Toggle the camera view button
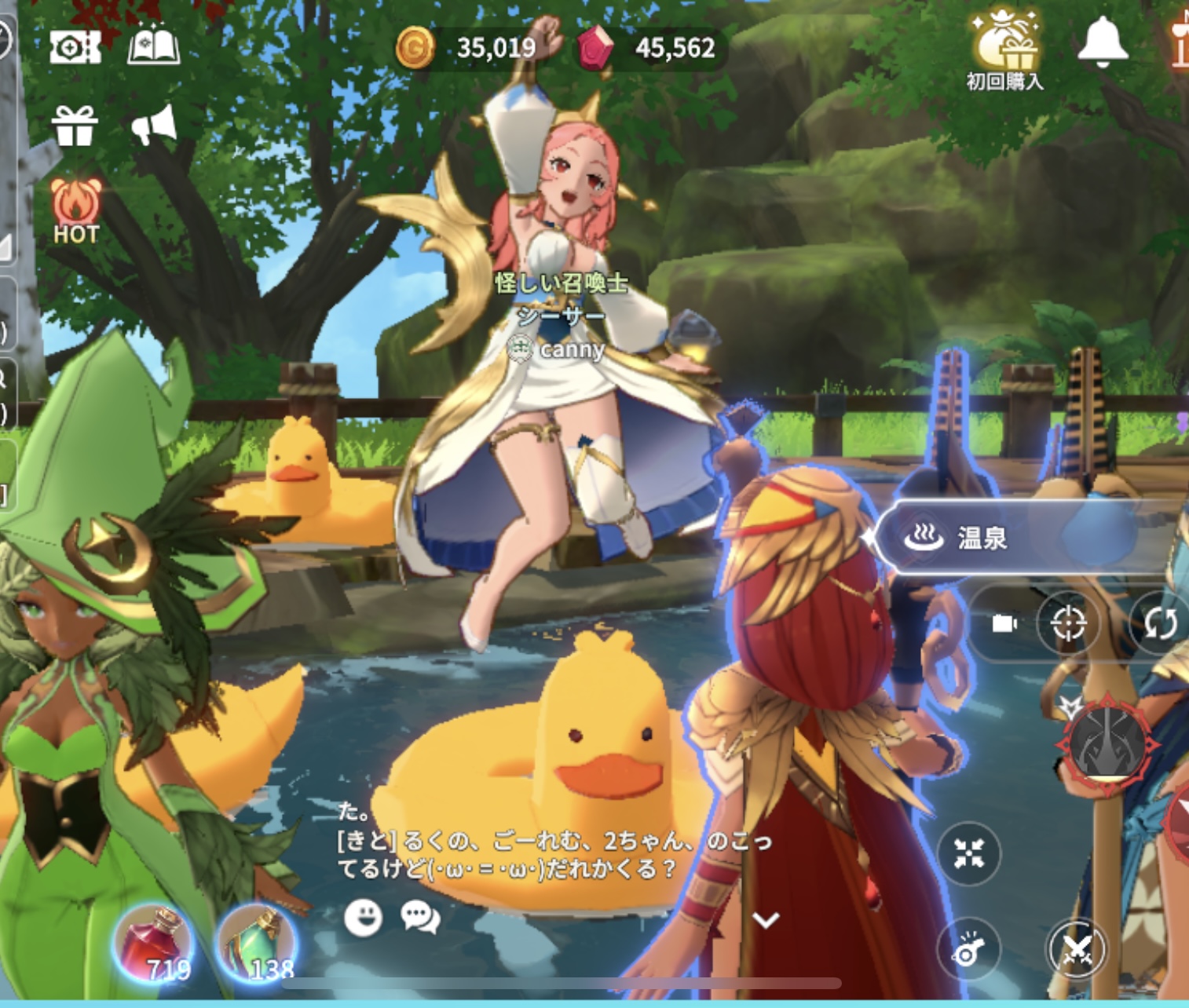 (1004, 623)
